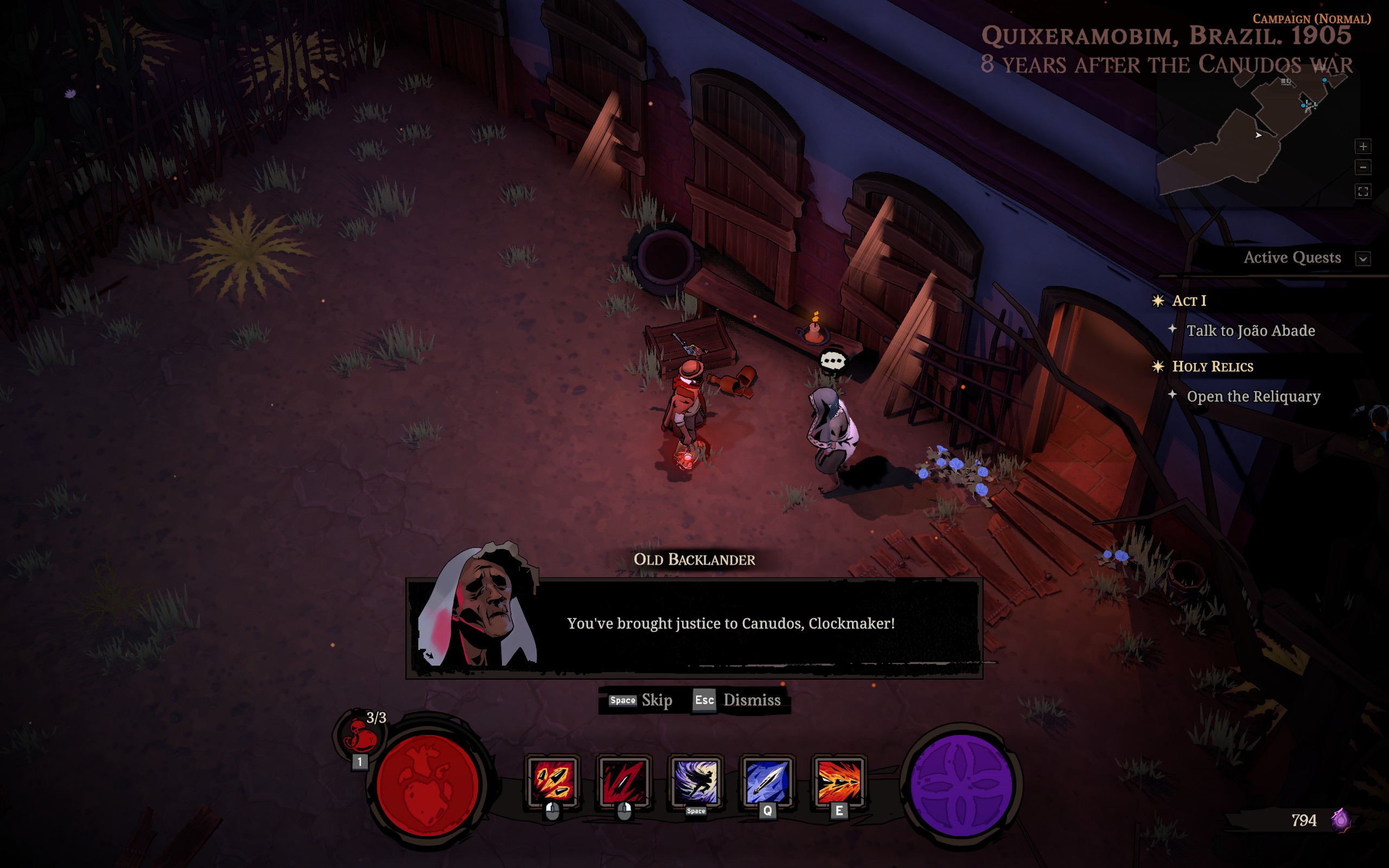This screenshot has width=1389, height=868.
Task: Collapse the Active Quests panel
Action: point(1363,258)
